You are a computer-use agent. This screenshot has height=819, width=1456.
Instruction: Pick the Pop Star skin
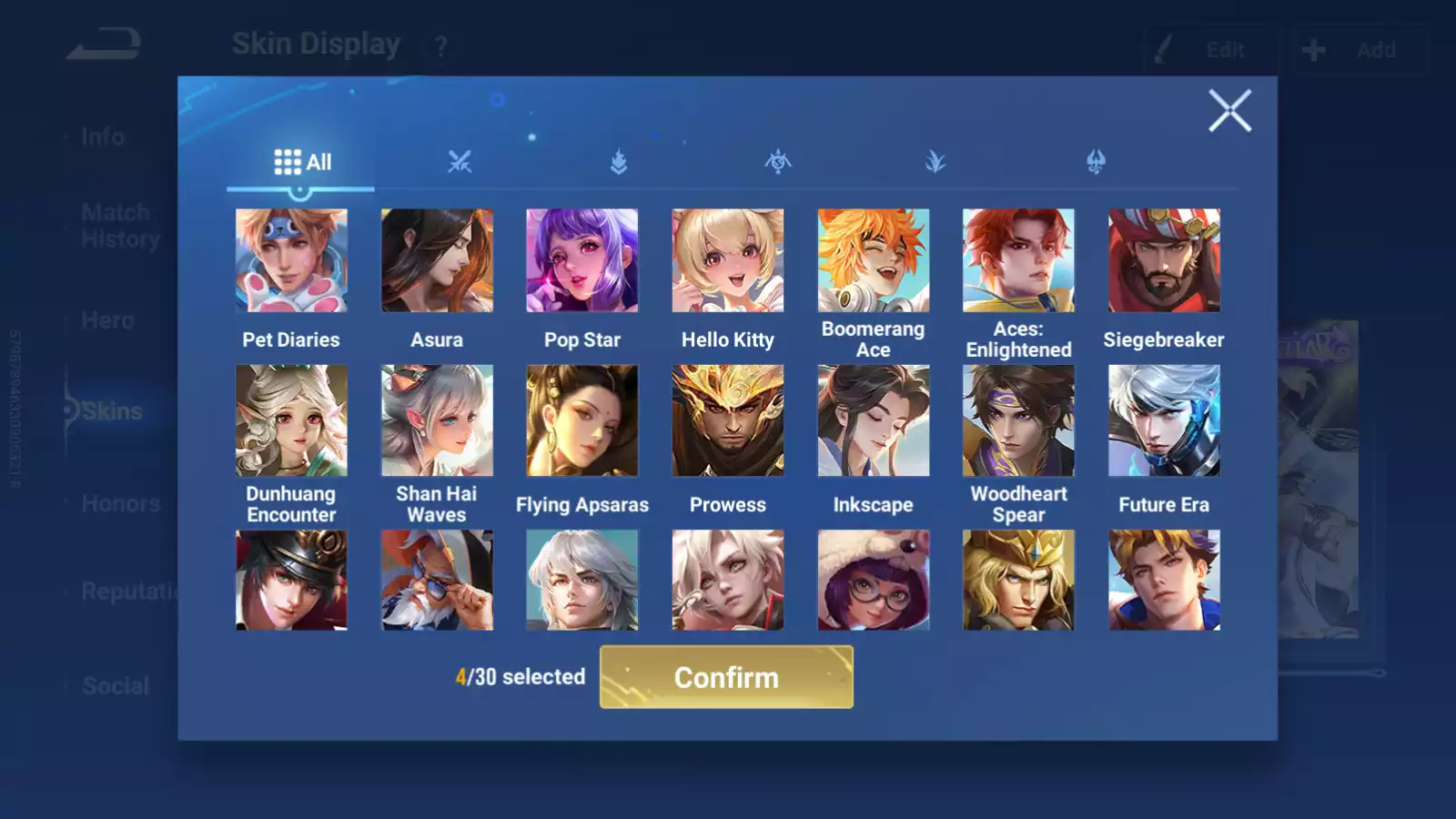click(582, 260)
